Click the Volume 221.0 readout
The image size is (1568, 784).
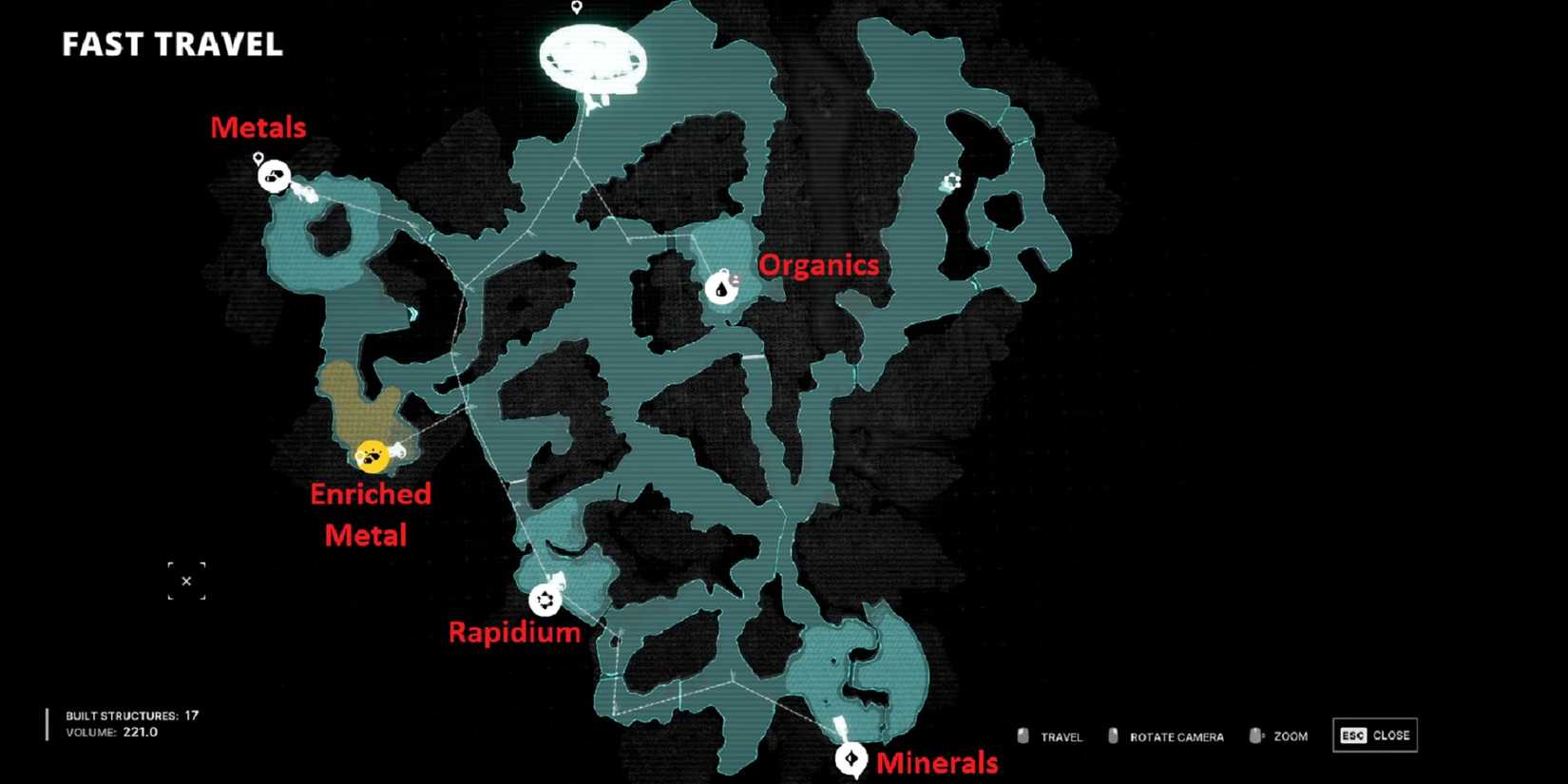pos(113,732)
